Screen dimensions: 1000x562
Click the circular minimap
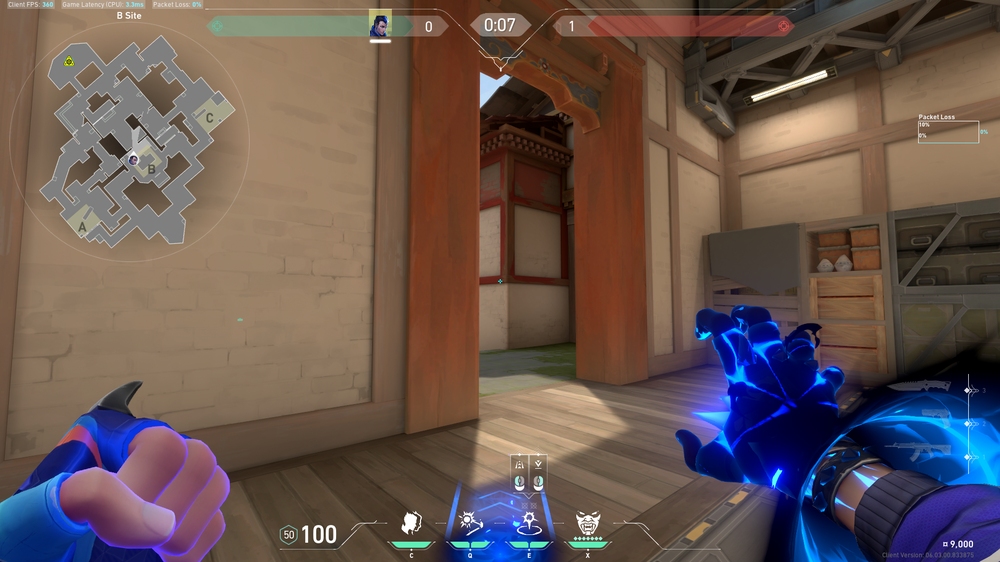click(x=131, y=140)
